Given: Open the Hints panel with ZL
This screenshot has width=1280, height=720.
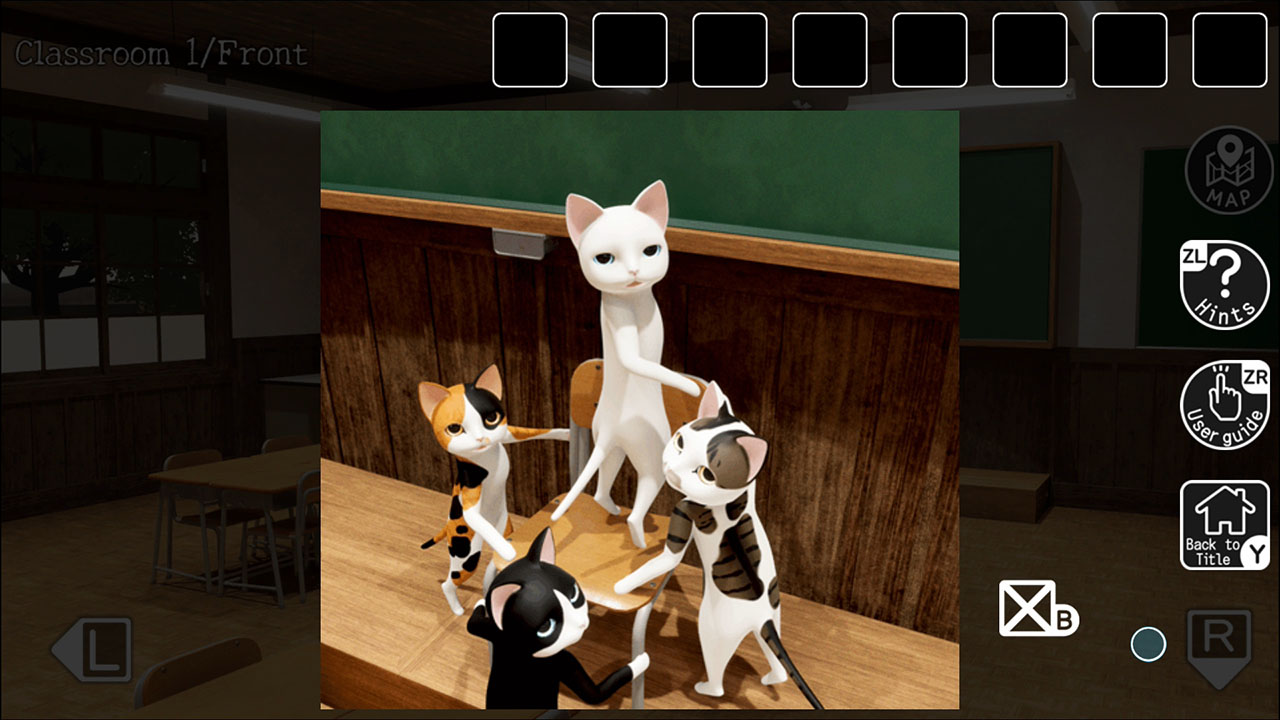Looking at the screenshot, I should tap(1224, 285).
